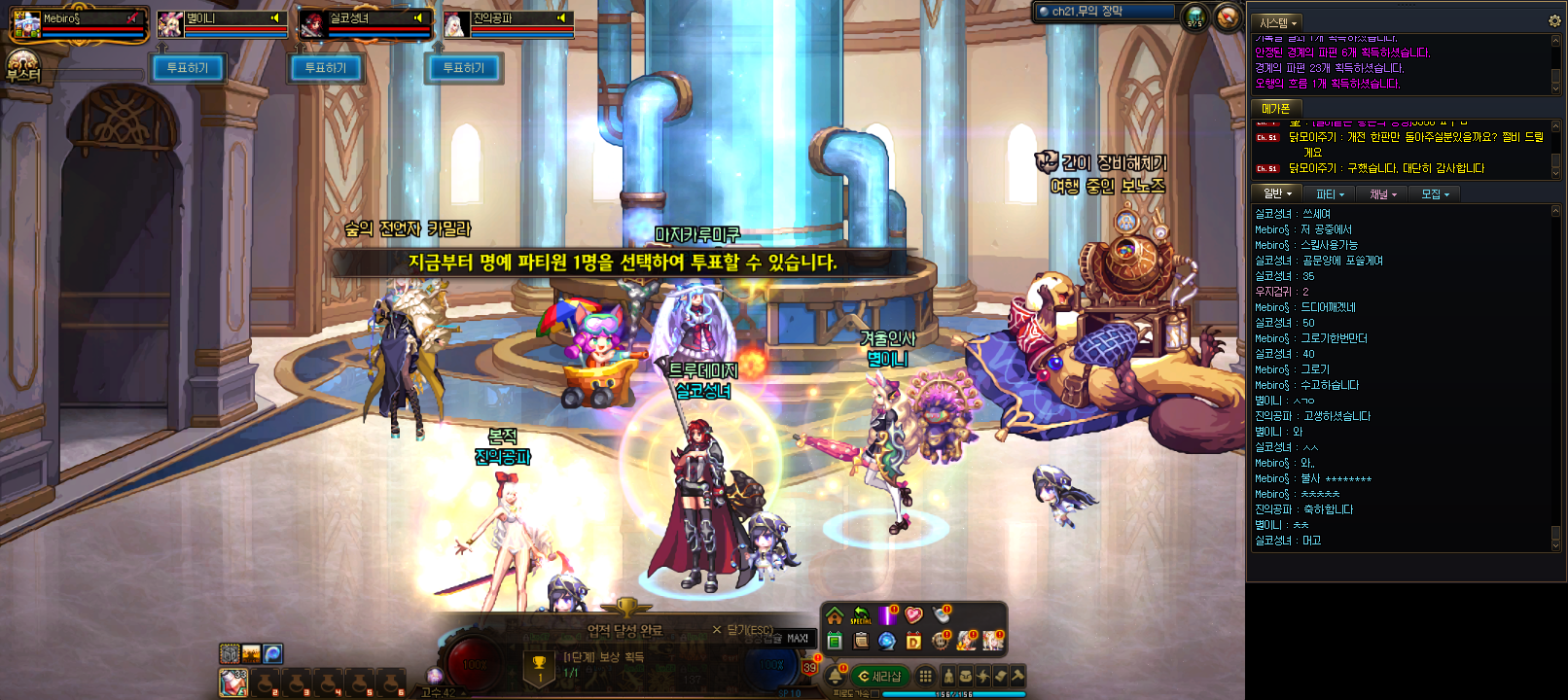The image size is (1568, 700).
Task: Open the 세라샵 cash shop
Action: (x=880, y=676)
